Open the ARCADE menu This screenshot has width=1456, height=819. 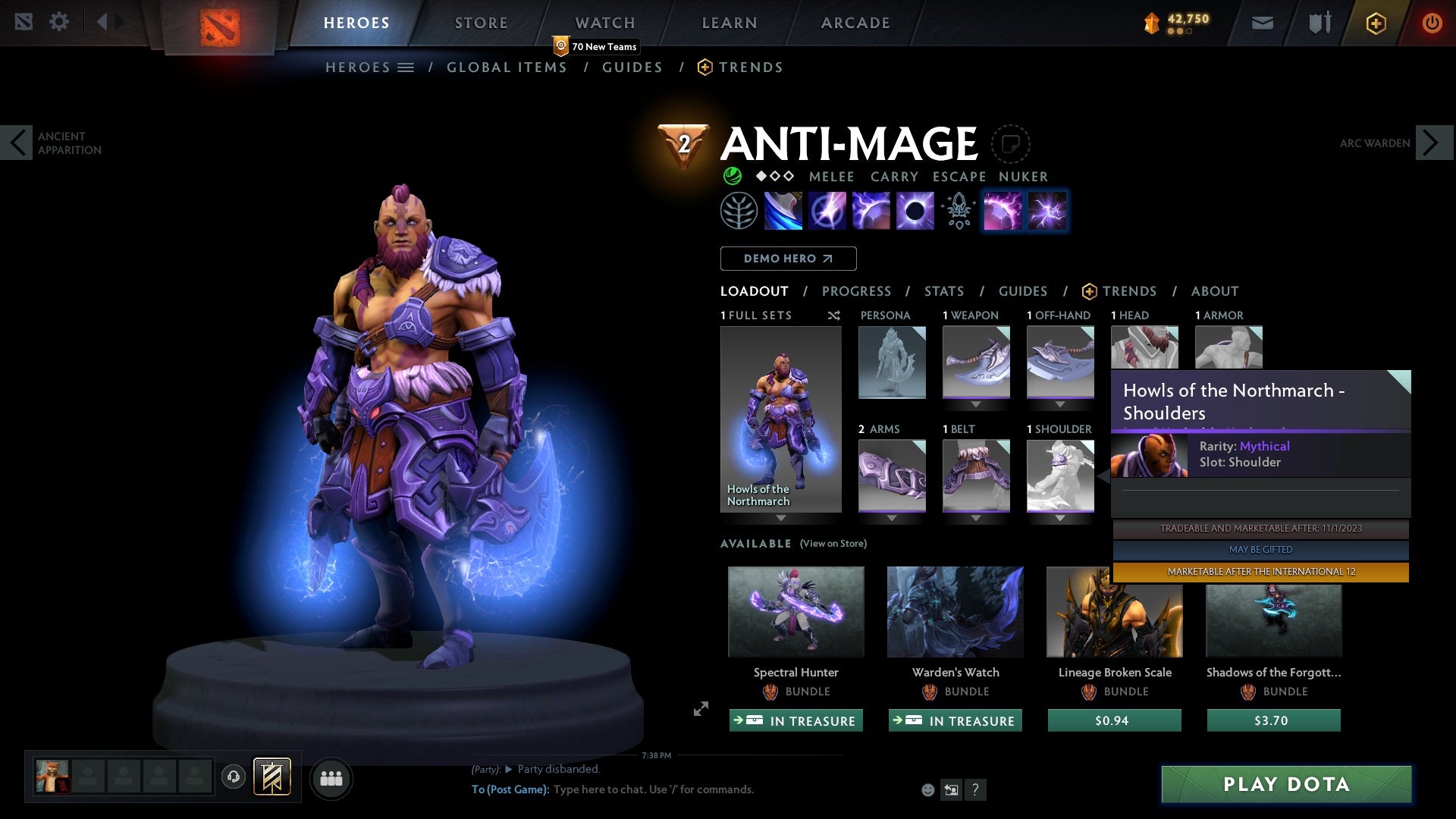[855, 23]
